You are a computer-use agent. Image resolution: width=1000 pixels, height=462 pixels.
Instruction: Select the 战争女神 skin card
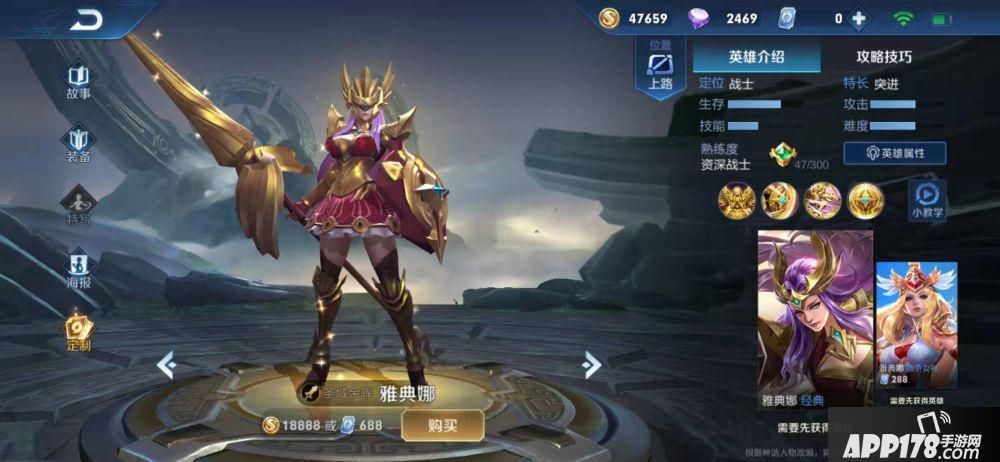[916, 332]
